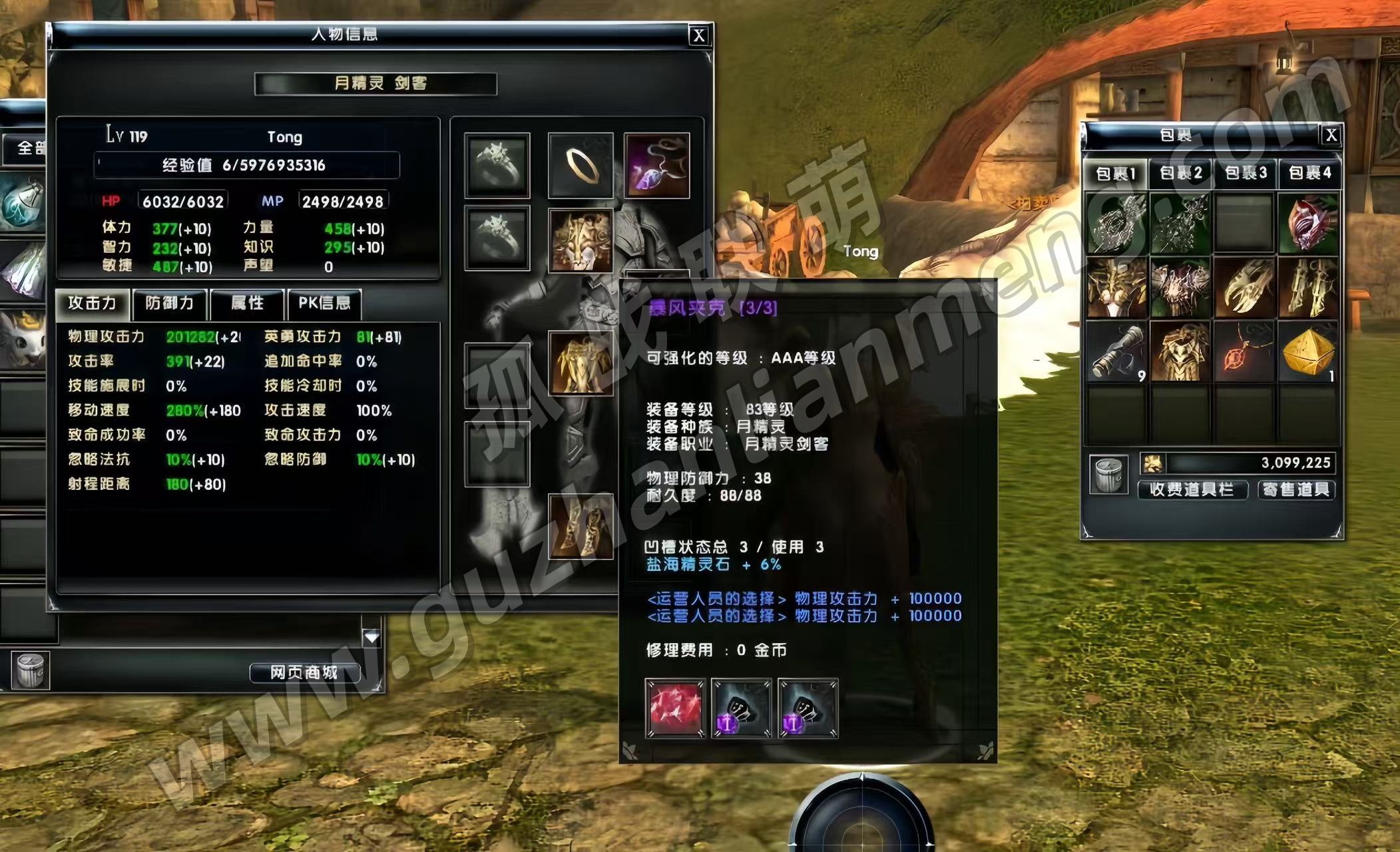Select bag tab 包裹4
1400x852 pixels.
tap(1309, 174)
